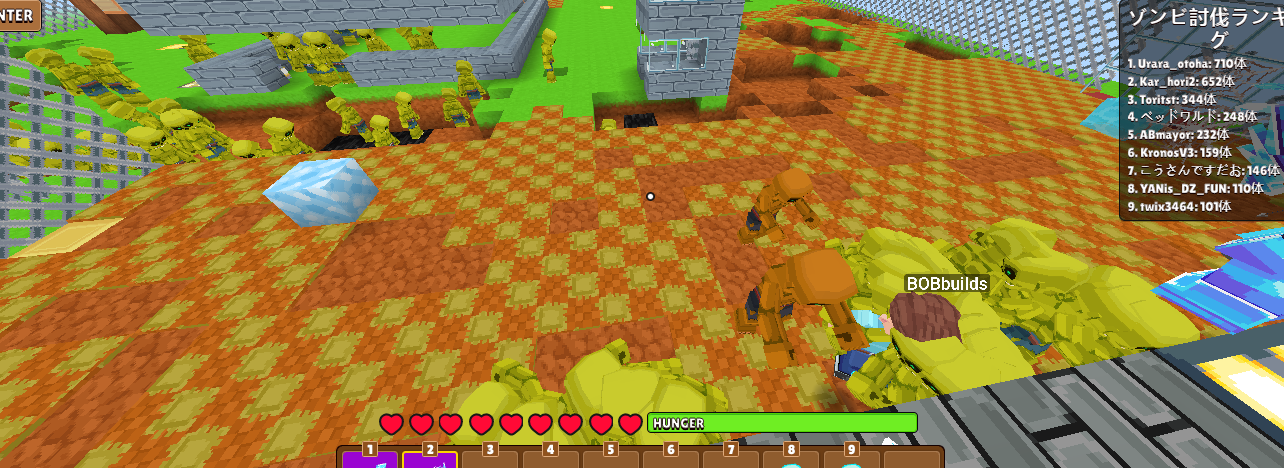
Task: Select hotbar slot 1 with purple item
Action: tap(370, 459)
